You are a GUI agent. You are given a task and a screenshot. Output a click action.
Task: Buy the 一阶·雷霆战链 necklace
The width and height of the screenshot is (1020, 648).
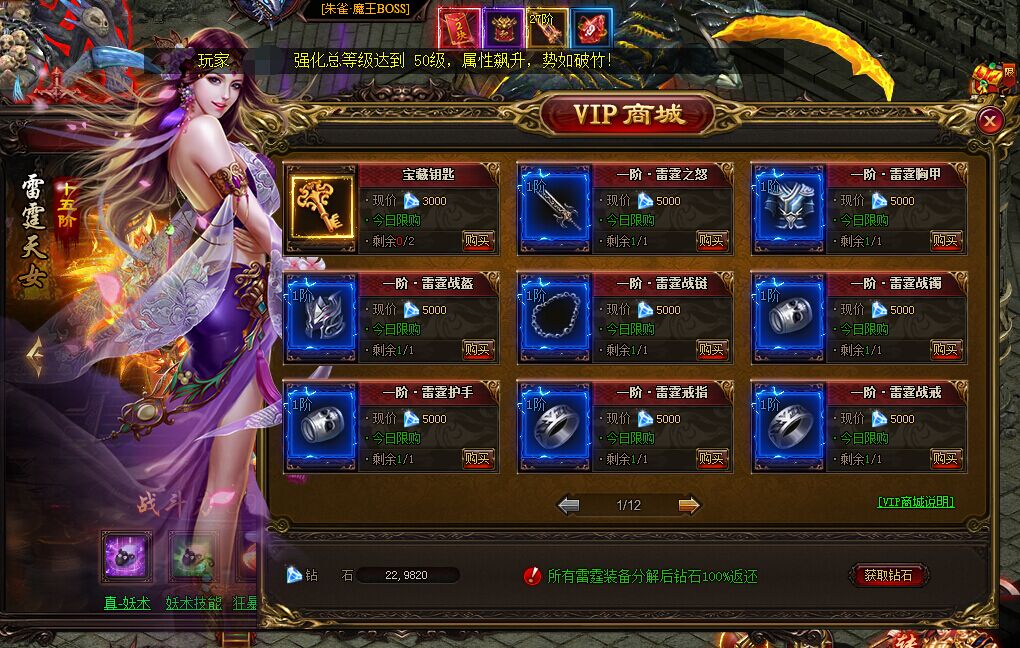pyautogui.click(x=712, y=349)
